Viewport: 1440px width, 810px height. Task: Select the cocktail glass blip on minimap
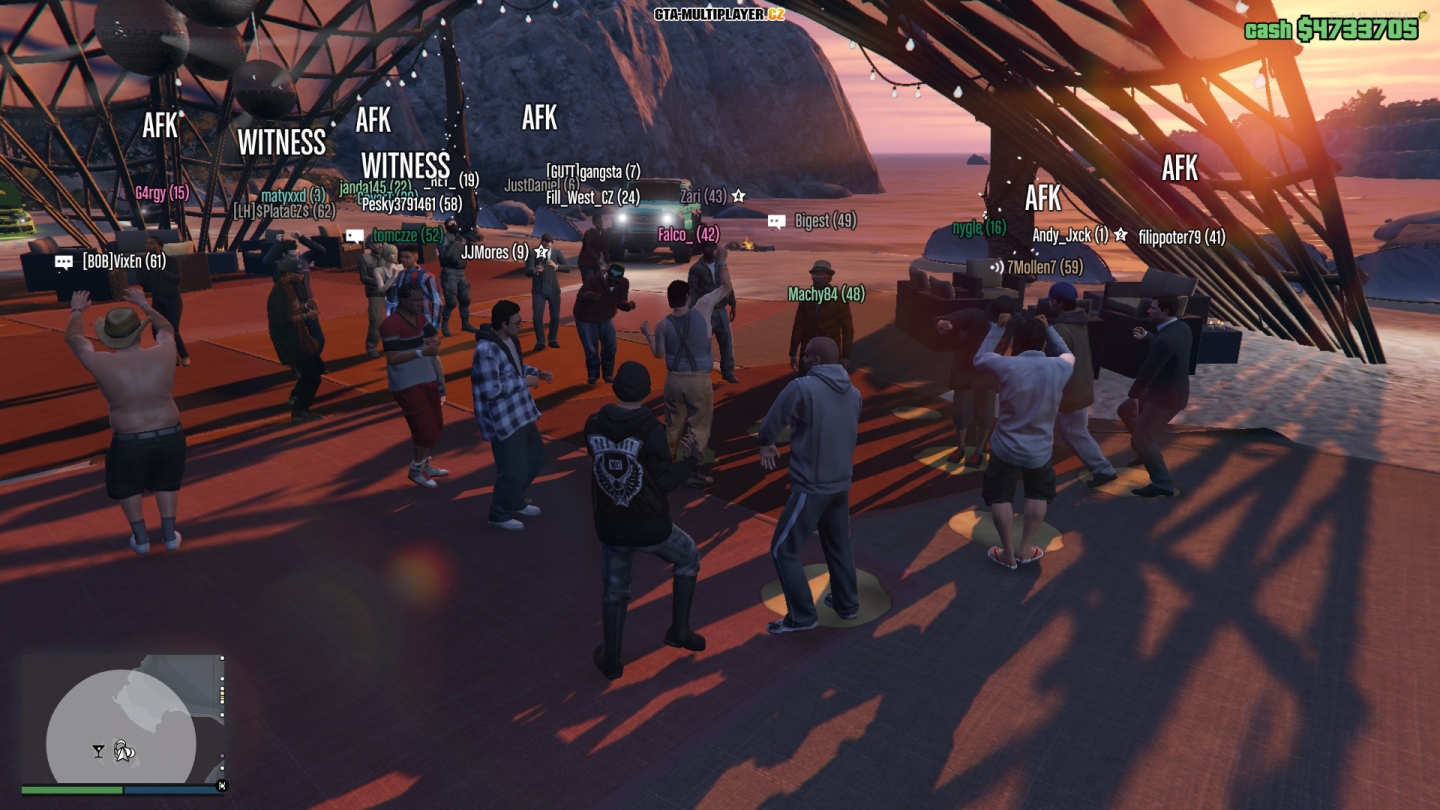98,751
